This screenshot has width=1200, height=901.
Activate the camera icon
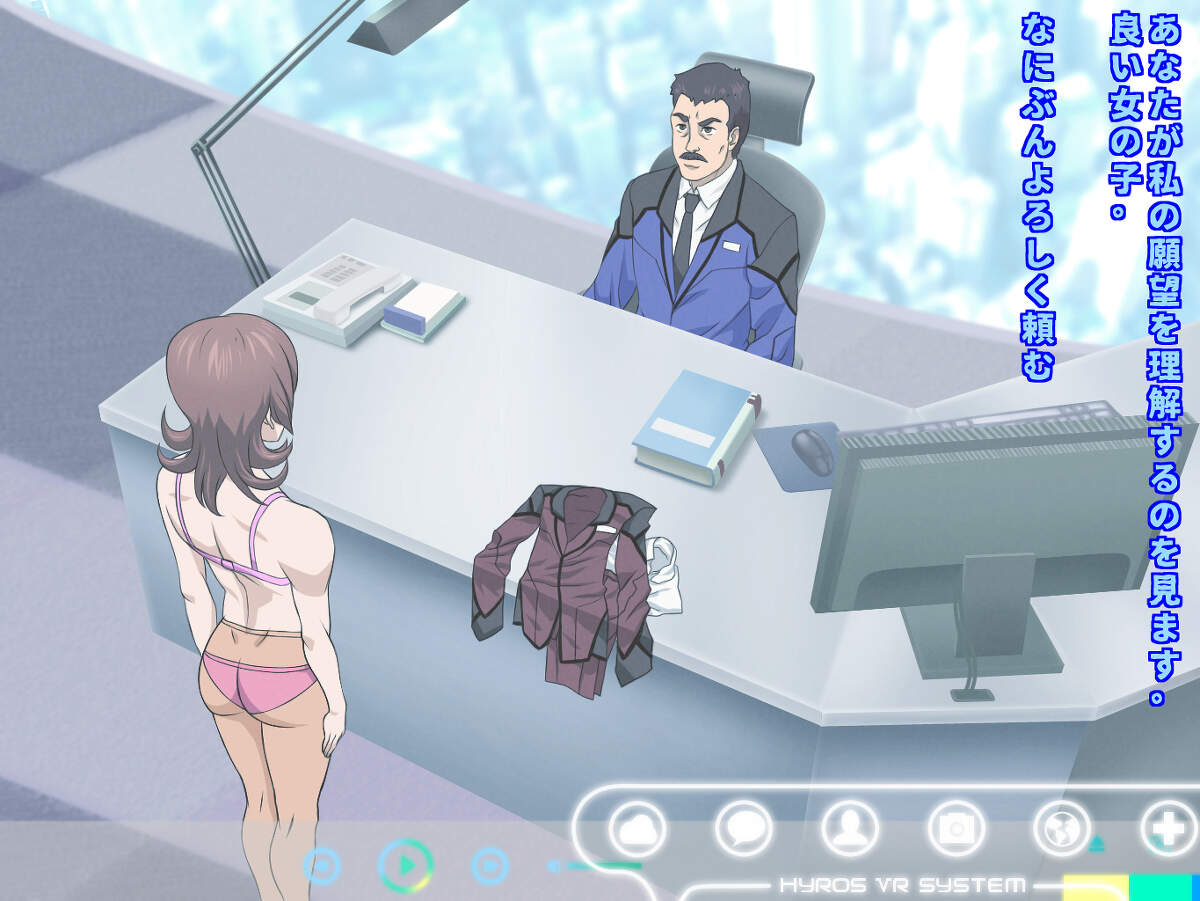[x=957, y=829]
